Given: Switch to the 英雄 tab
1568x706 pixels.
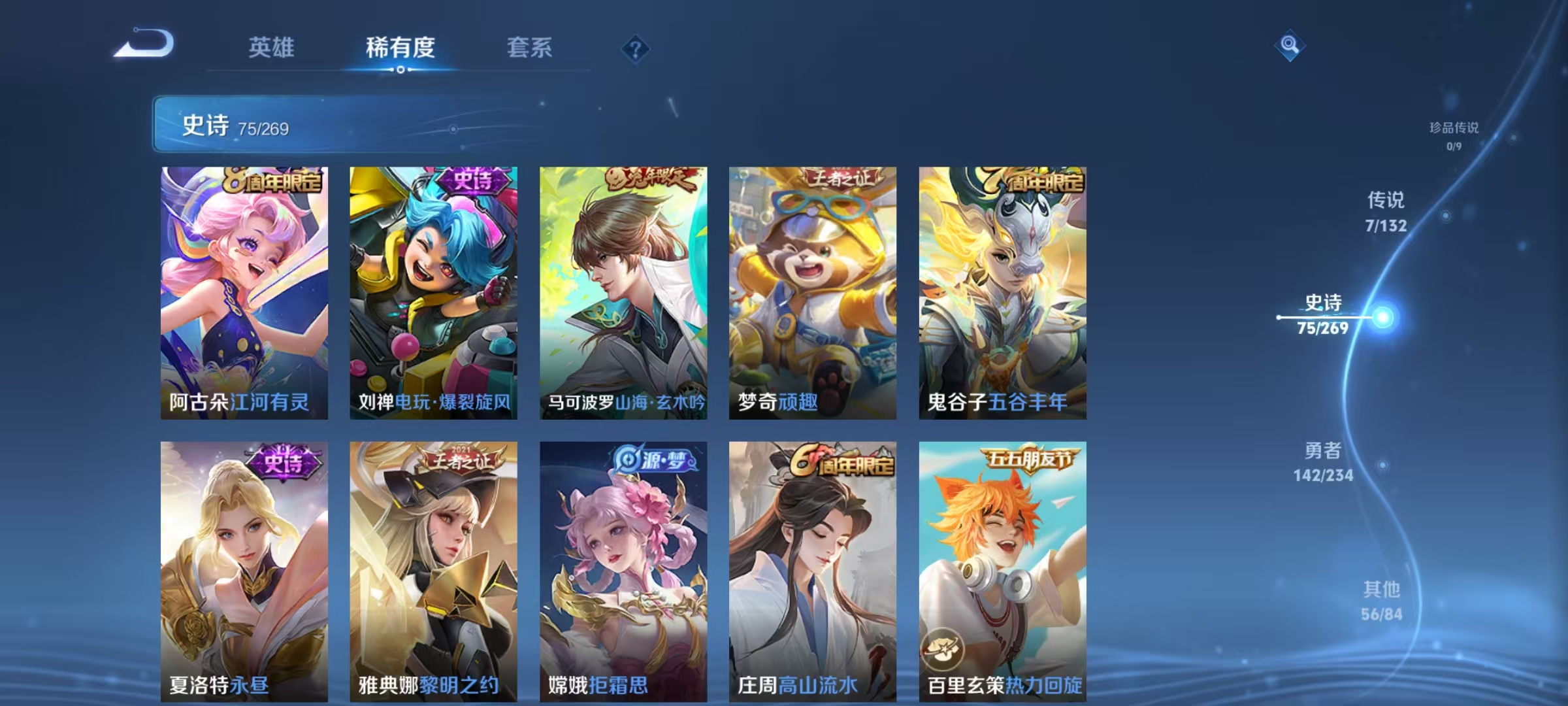Looking at the screenshot, I should (272, 48).
